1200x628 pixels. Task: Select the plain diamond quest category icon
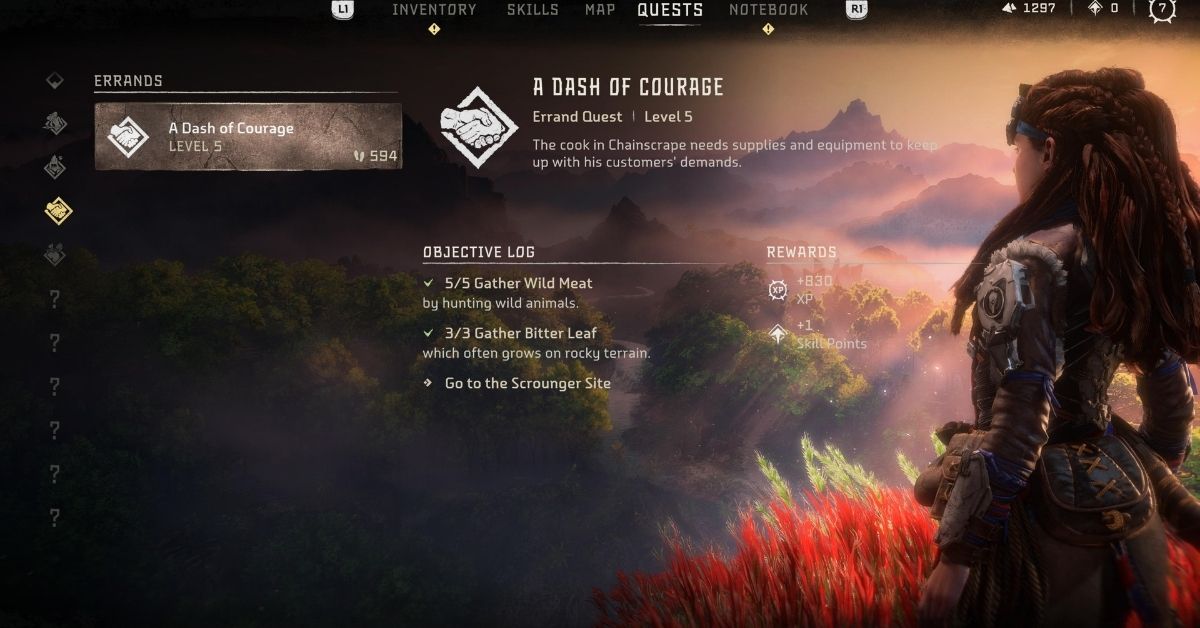click(x=56, y=80)
